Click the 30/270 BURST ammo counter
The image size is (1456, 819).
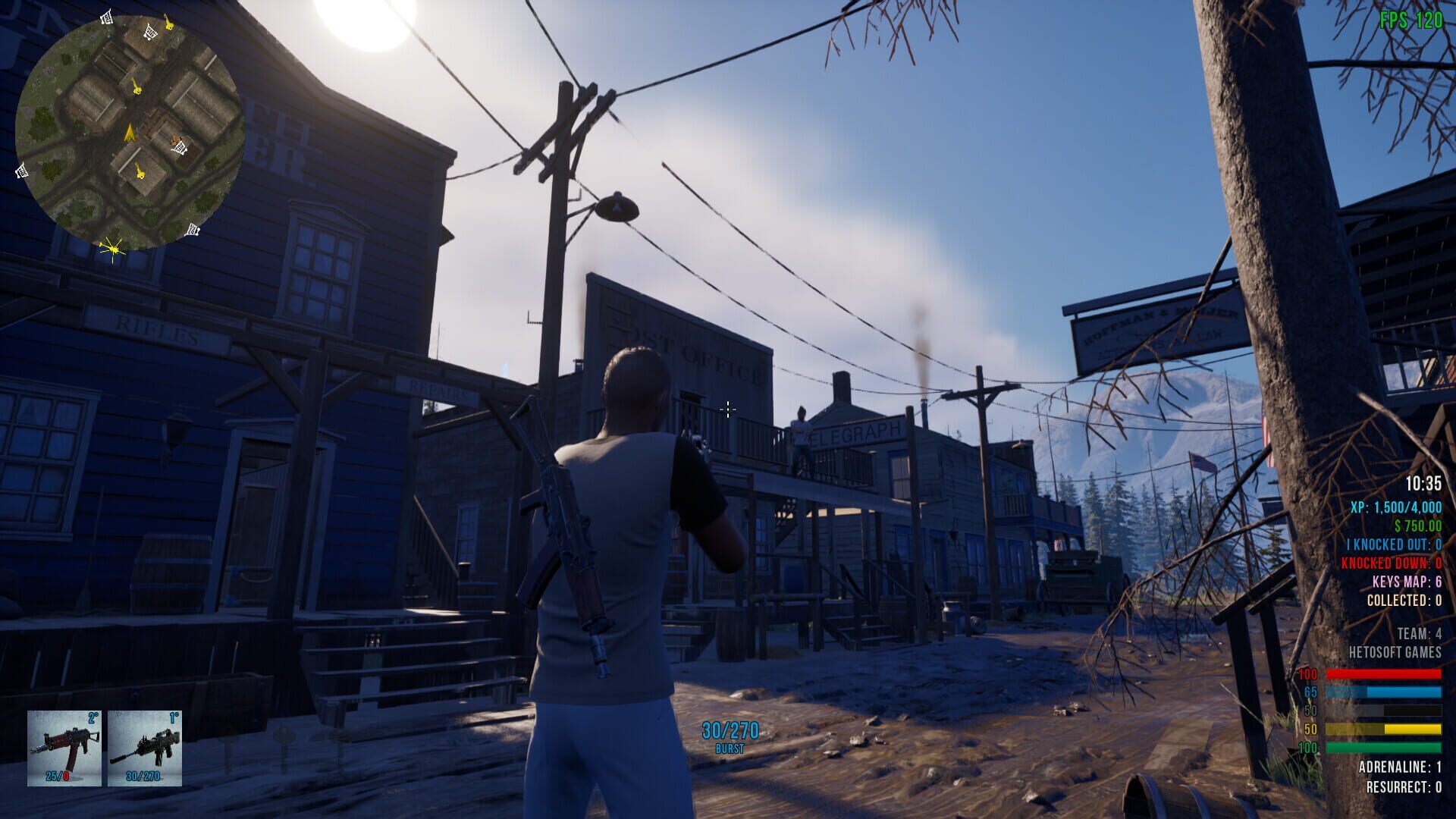coord(728,732)
